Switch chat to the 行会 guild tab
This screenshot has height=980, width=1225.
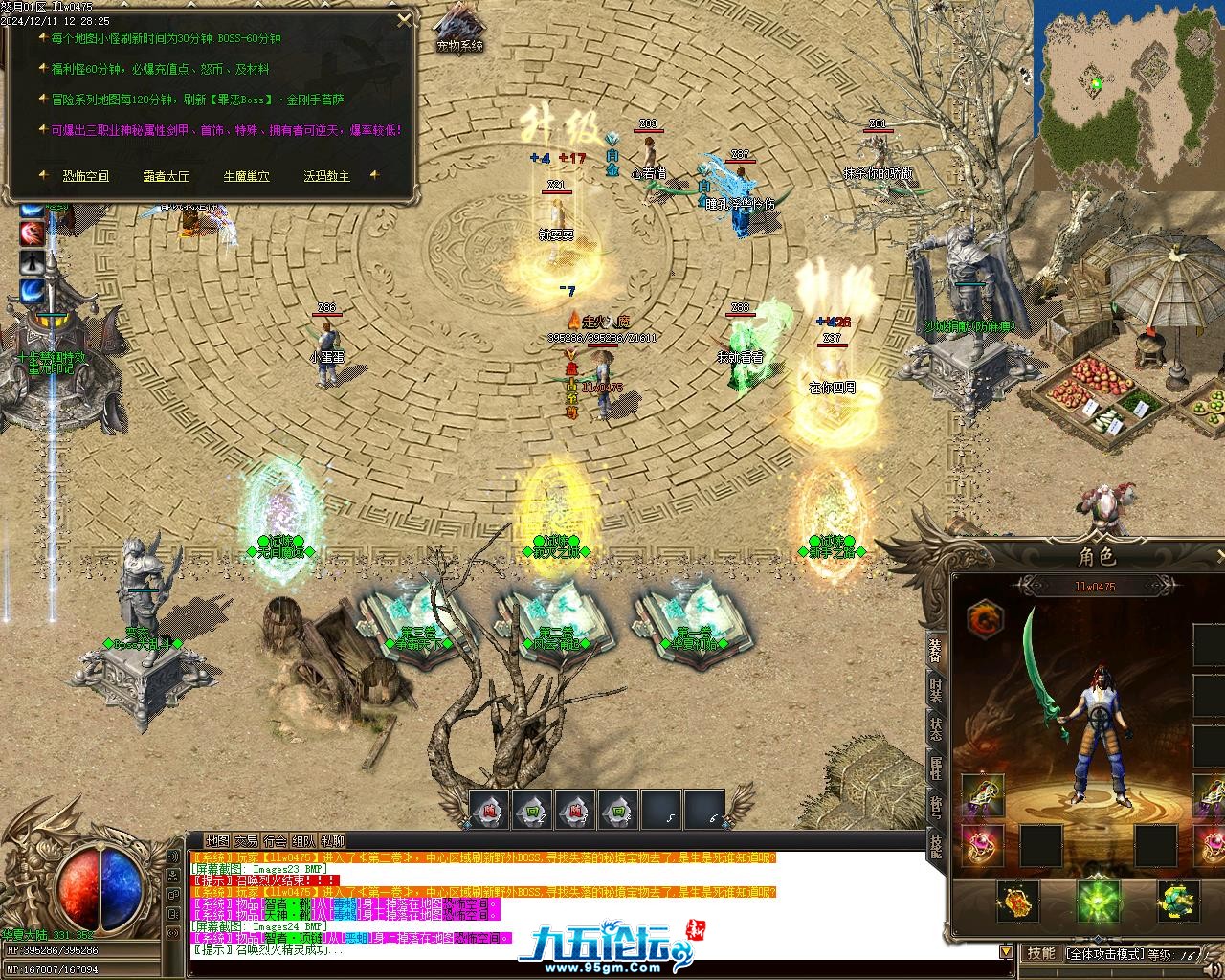(276, 841)
